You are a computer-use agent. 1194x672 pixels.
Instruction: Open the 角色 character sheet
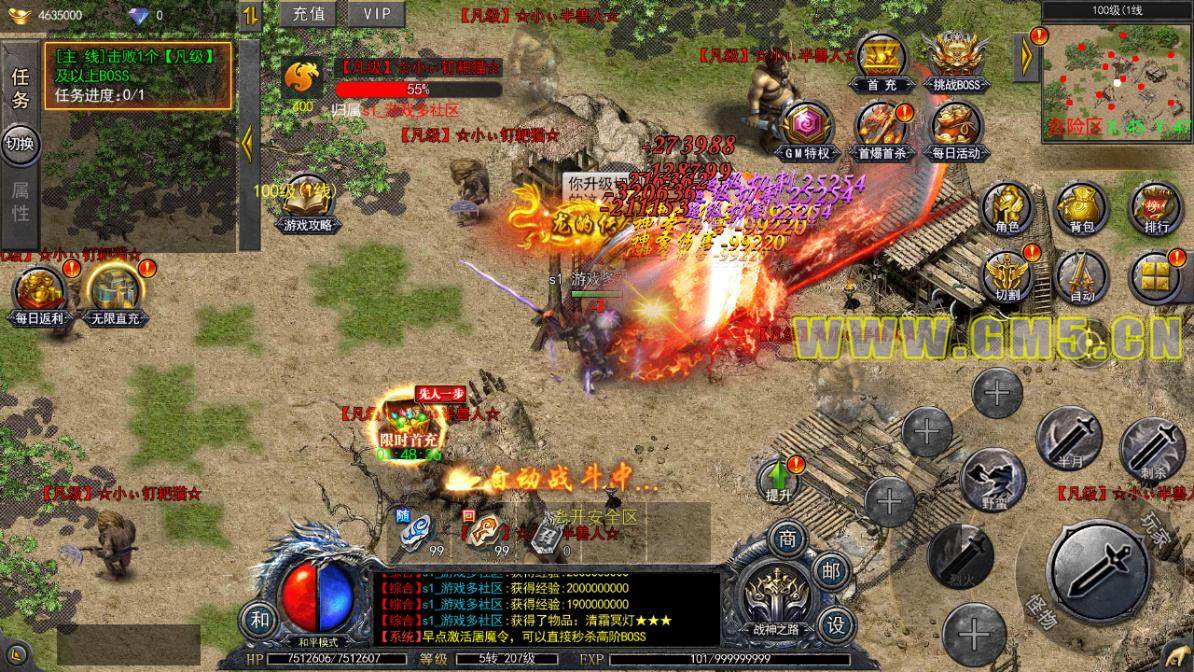point(1006,209)
